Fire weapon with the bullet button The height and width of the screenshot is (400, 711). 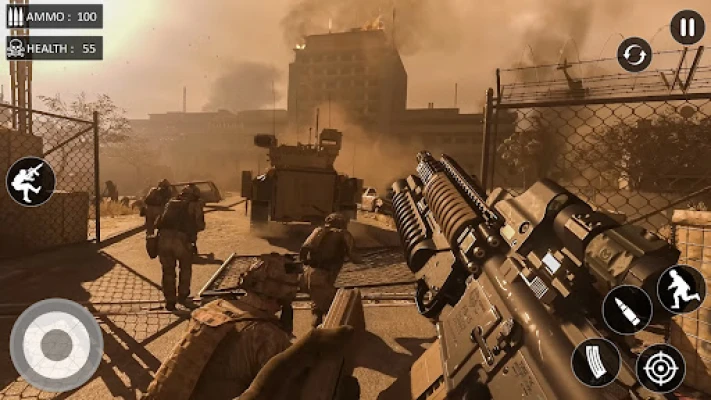(x=627, y=310)
